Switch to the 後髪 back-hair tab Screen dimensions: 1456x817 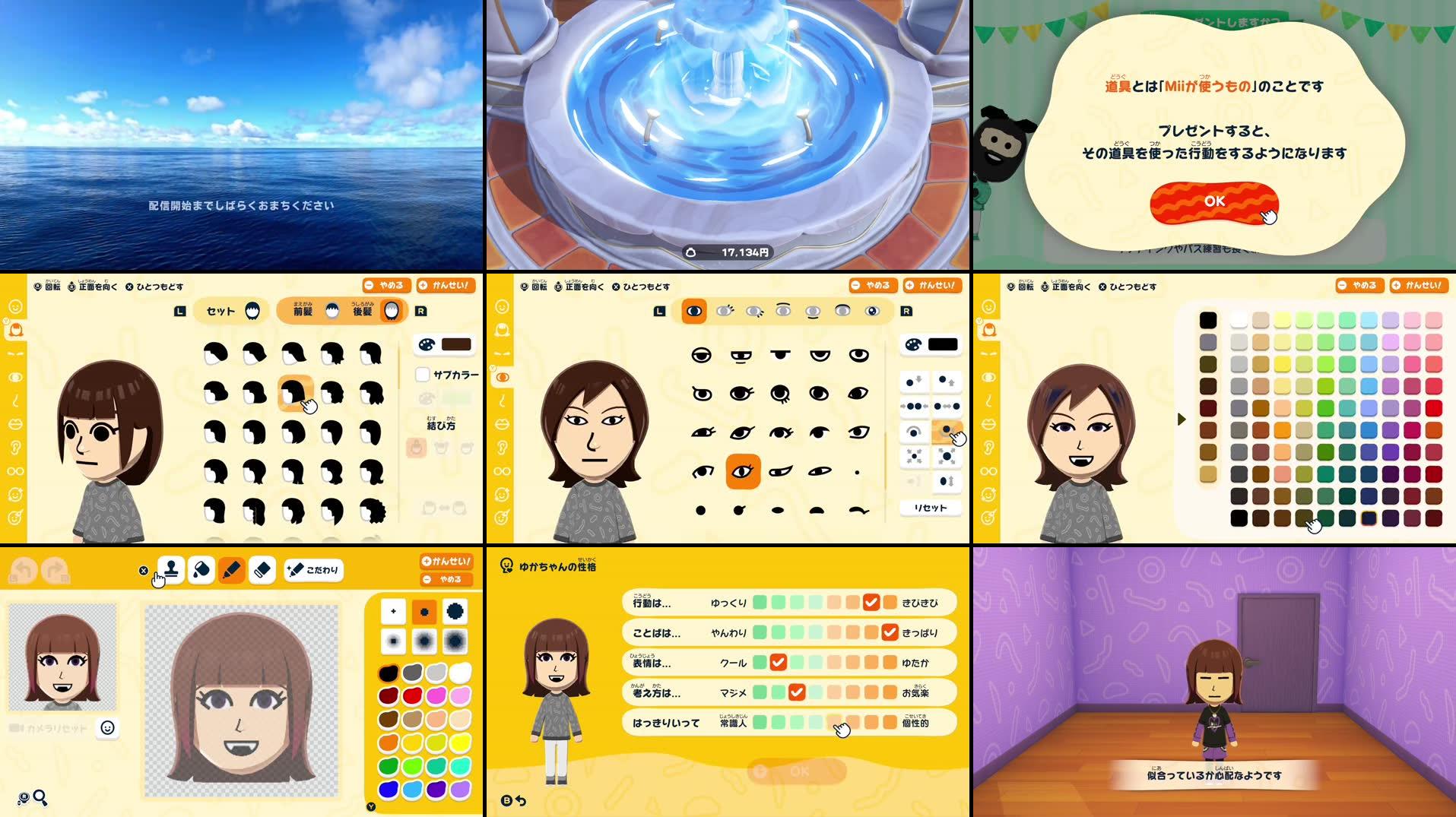(364, 311)
